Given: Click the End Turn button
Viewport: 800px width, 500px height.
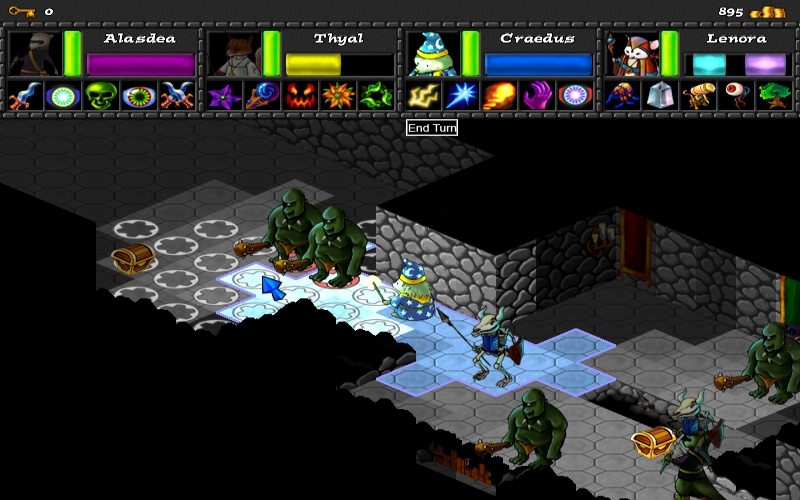Looking at the screenshot, I should (x=432, y=128).
